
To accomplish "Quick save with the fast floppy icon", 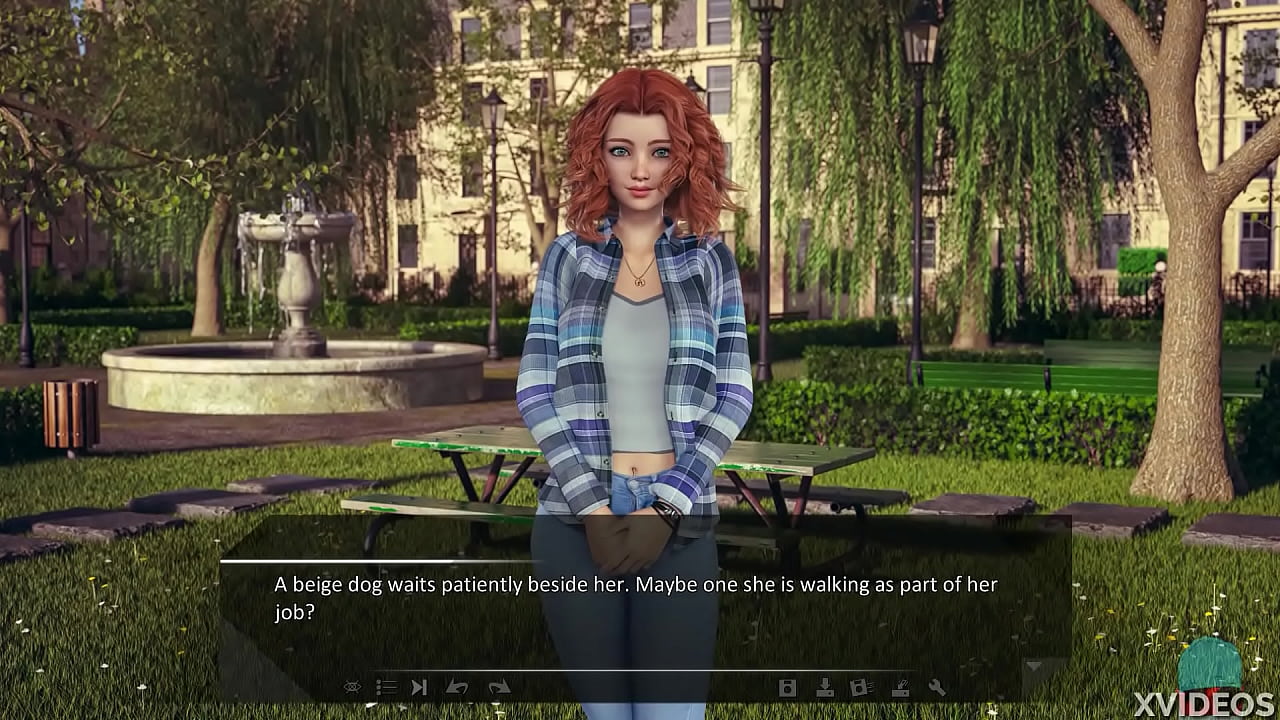I will pos(861,687).
